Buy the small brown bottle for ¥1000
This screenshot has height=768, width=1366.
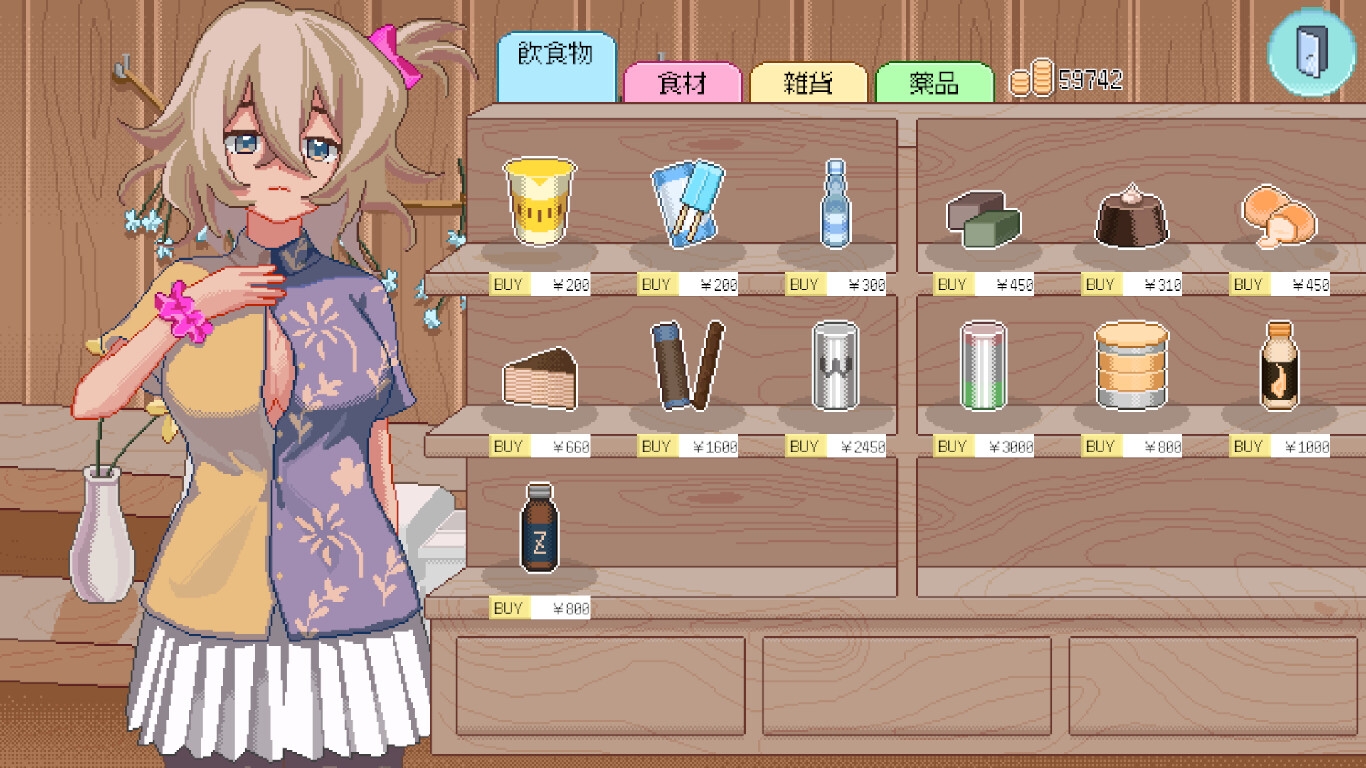(x=1248, y=447)
